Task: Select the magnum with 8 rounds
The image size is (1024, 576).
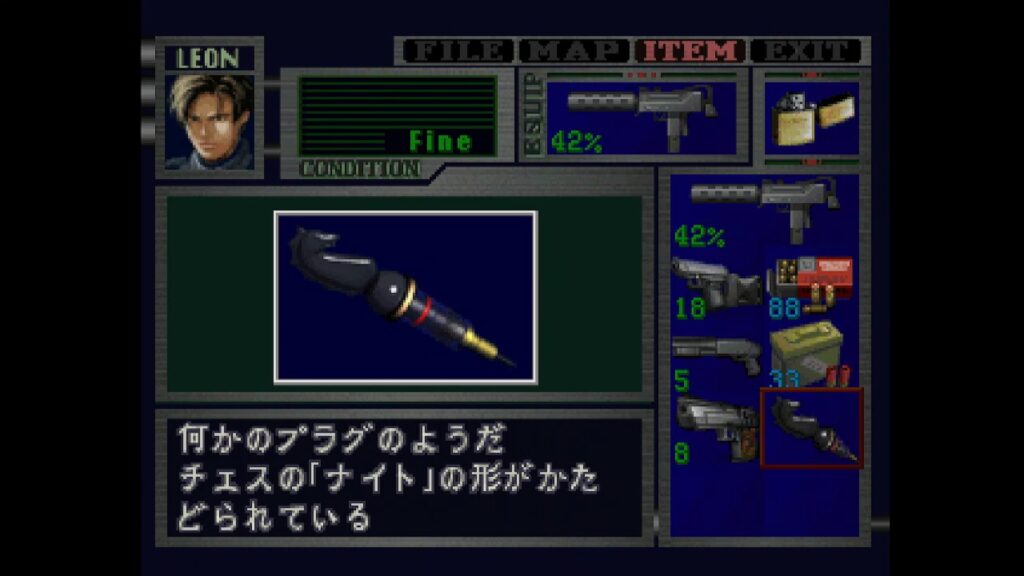Action: pos(716,430)
